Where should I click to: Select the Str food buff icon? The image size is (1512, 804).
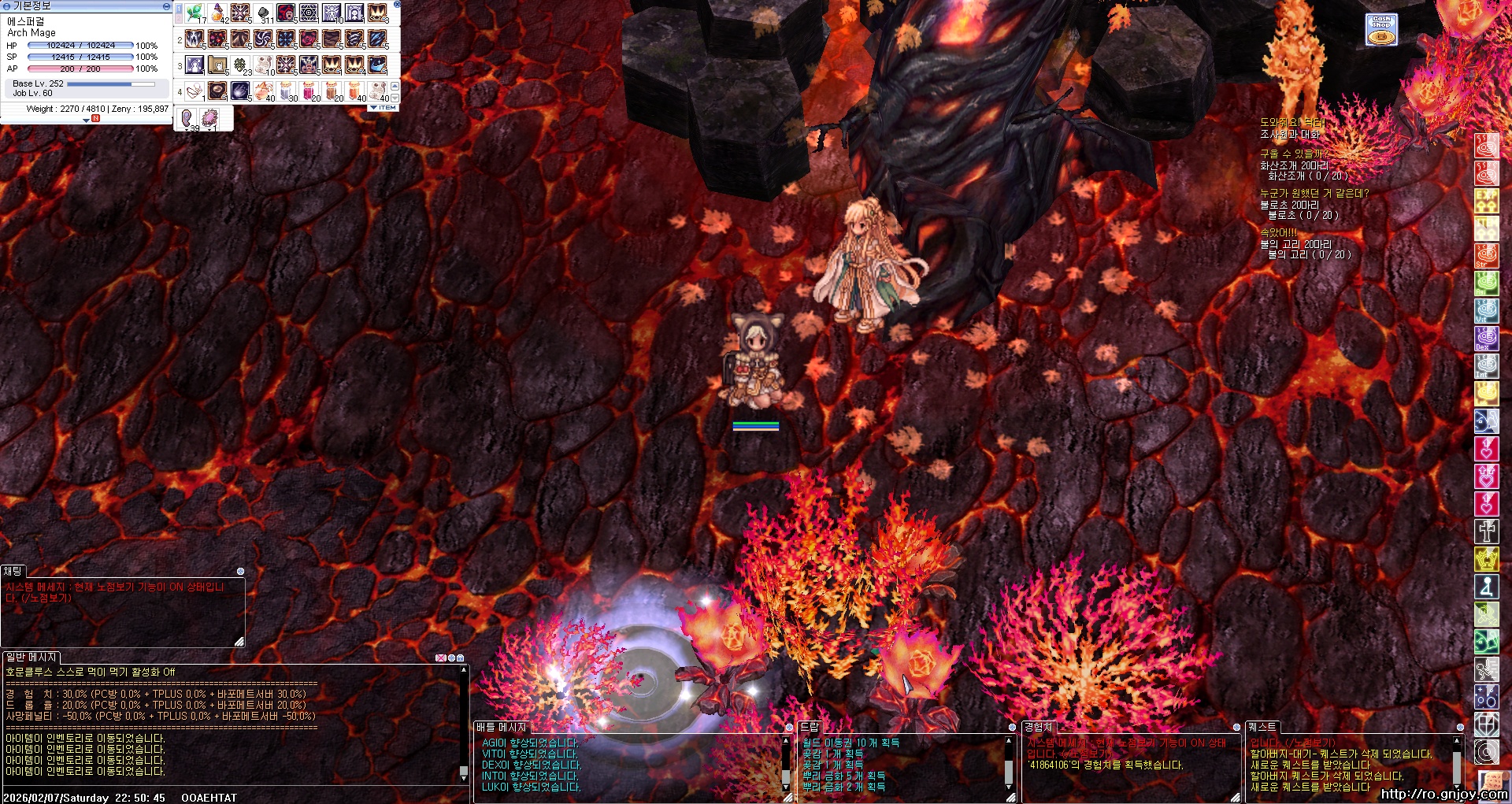1486,255
